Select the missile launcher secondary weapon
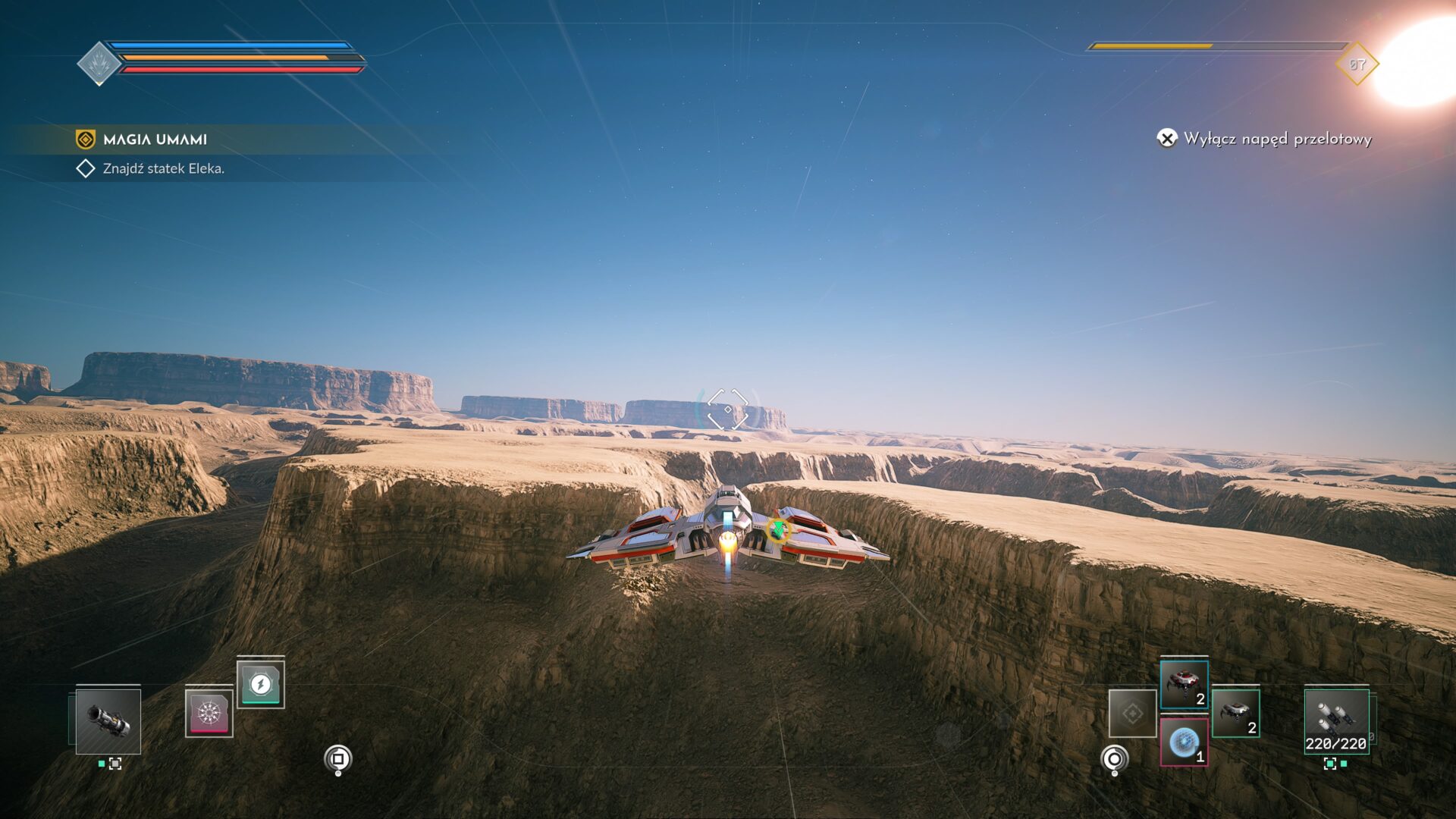The image size is (1456, 819). [1336, 721]
